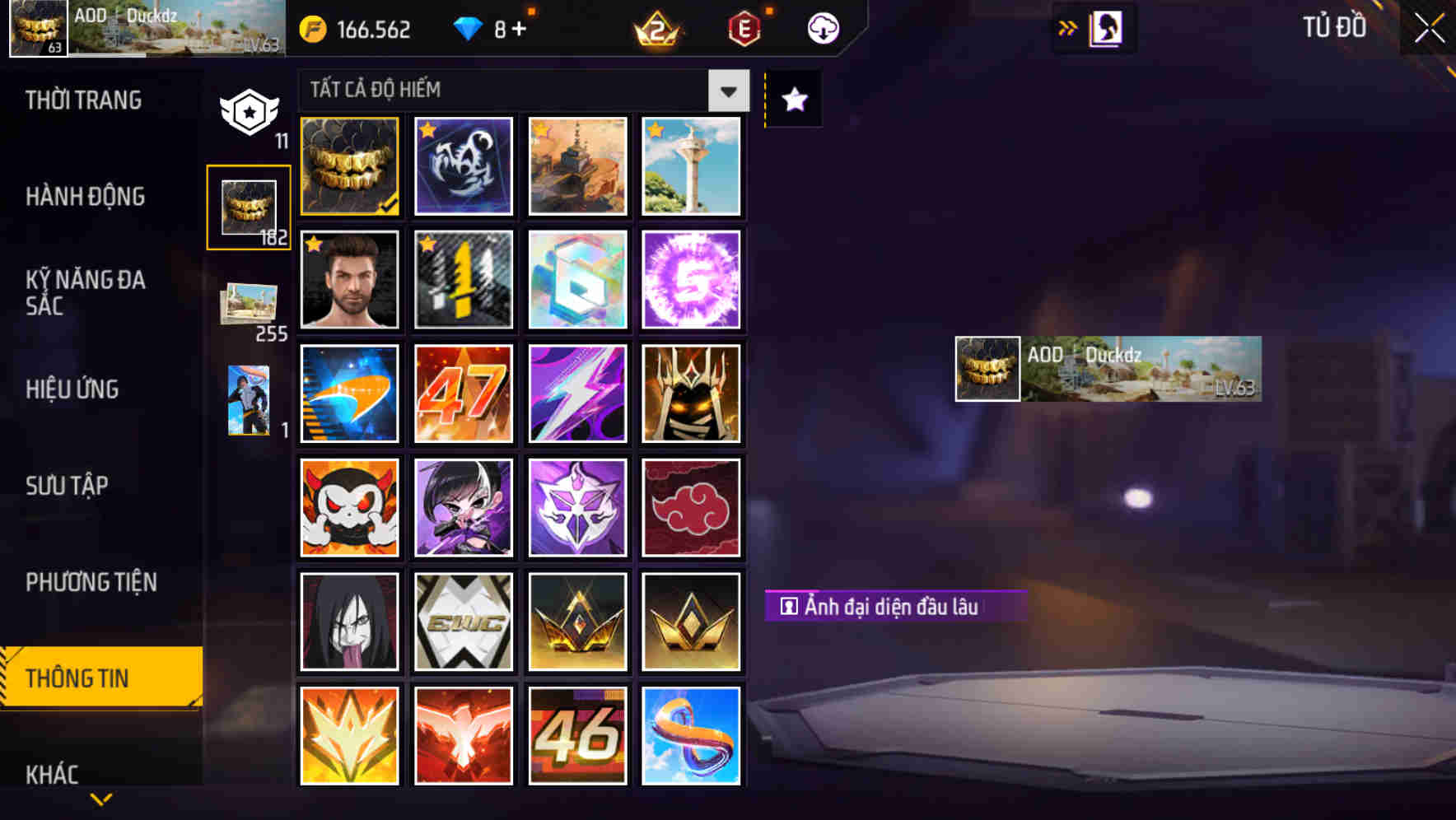Open the SƯU TẬP section
The height and width of the screenshot is (820, 1456).
pos(66,487)
